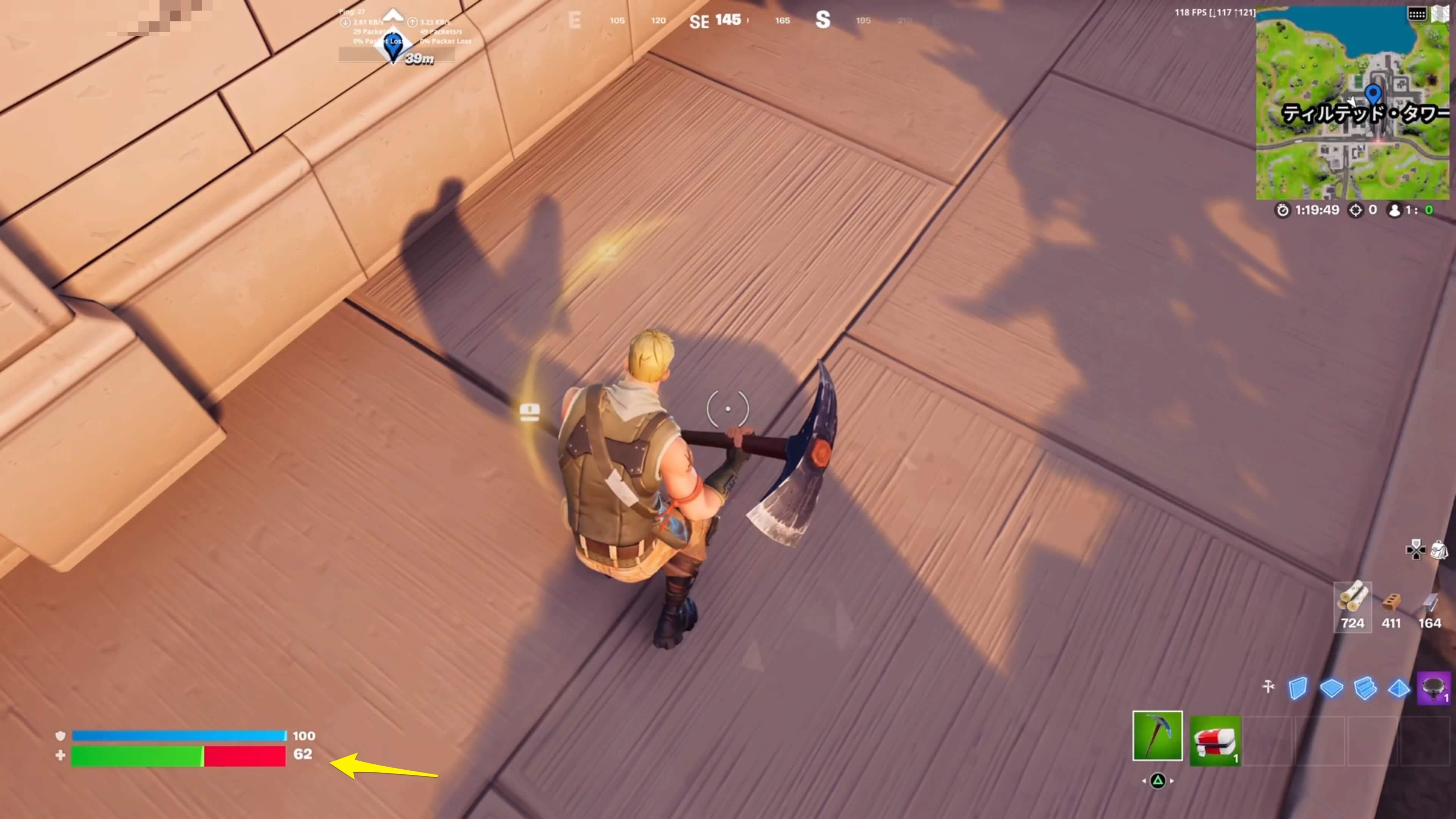This screenshot has height=819, width=1456.
Task: Select the floor building piece
Action: tap(1331, 688)
